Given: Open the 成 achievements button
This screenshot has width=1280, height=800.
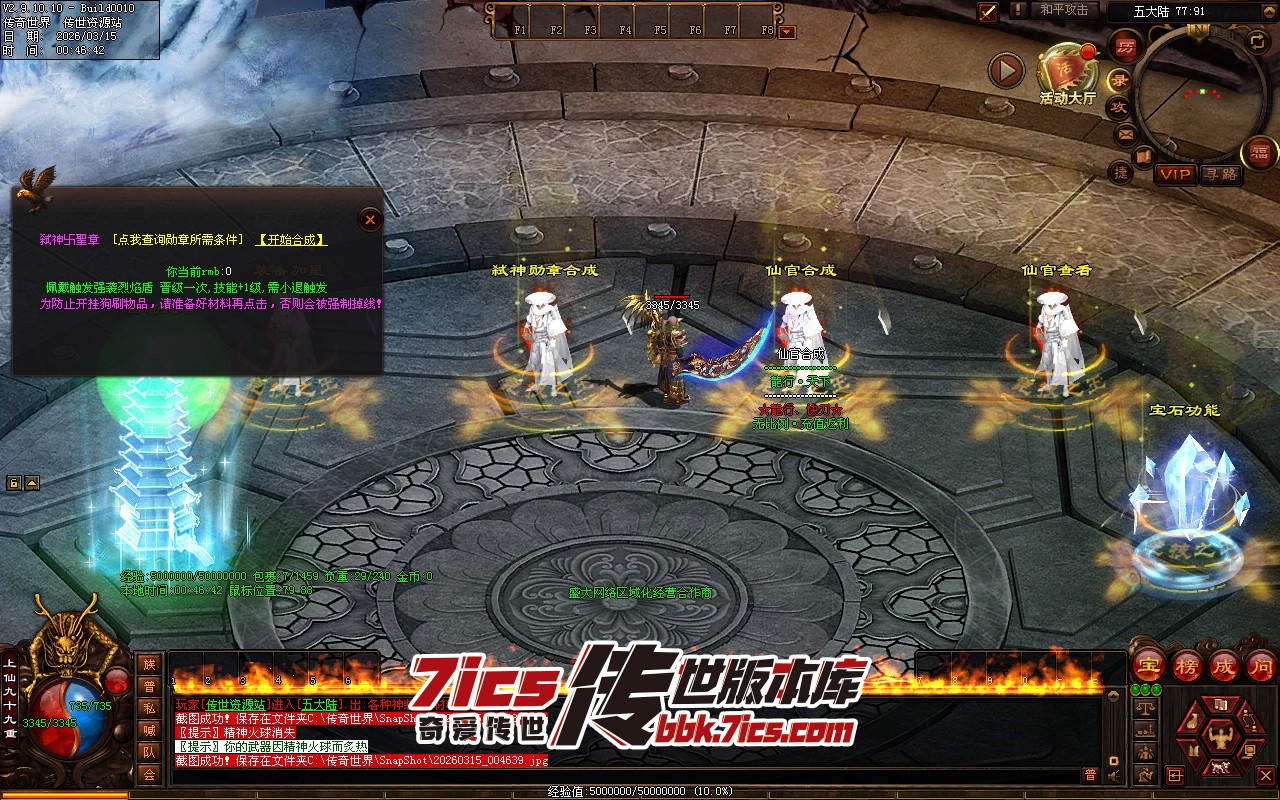Looking at the screenshot, I should click(x=1223, y=665).
